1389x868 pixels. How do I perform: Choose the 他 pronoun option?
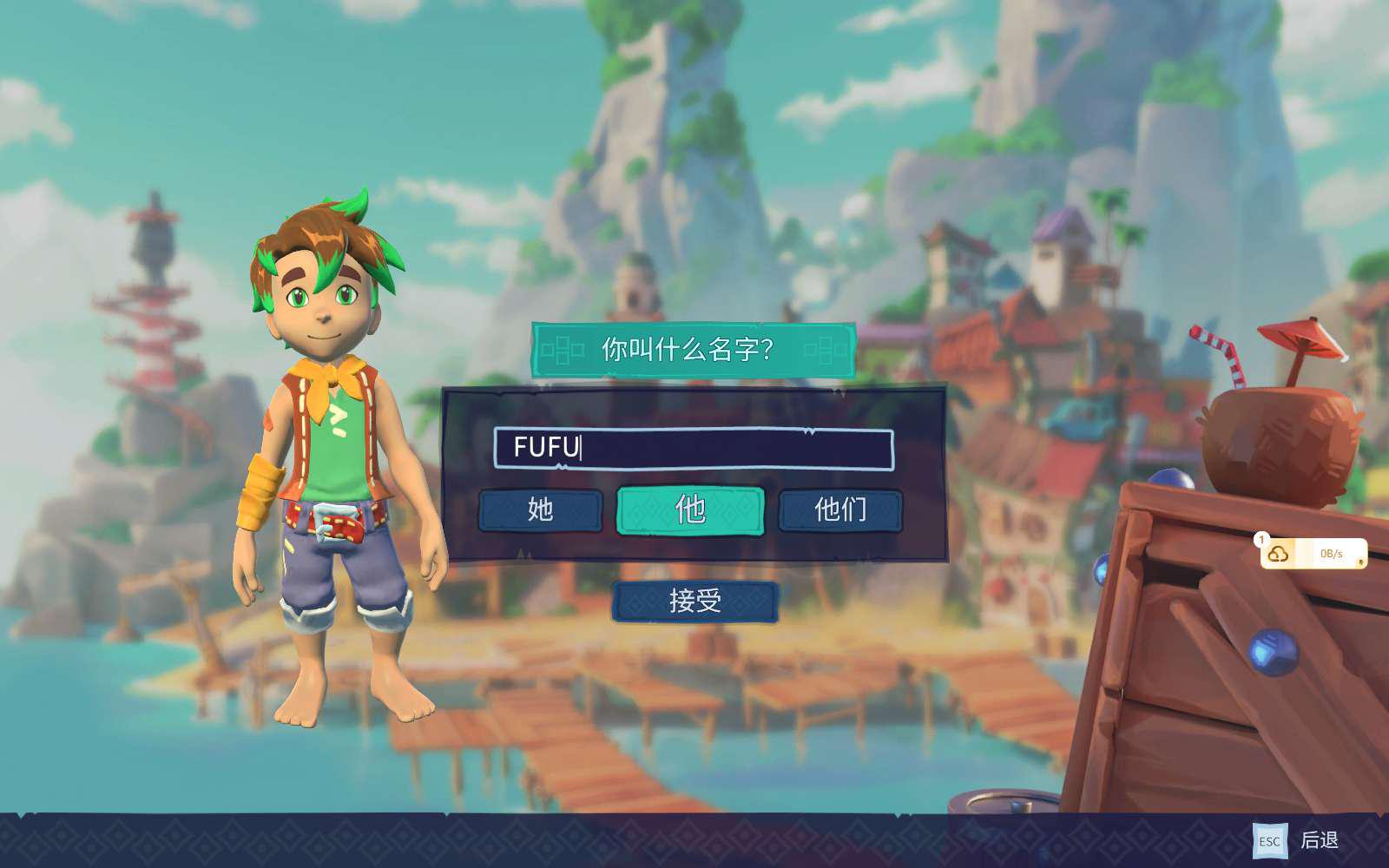[x=690, y=510]
